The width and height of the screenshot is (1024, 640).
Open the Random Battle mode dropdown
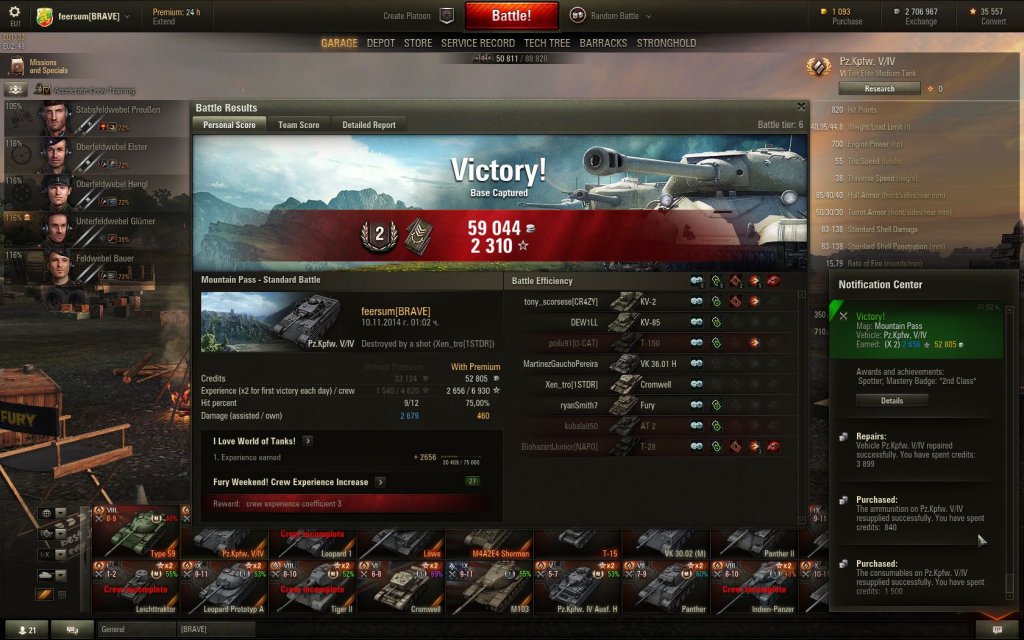pyautogui.click(x=612, y=16)
